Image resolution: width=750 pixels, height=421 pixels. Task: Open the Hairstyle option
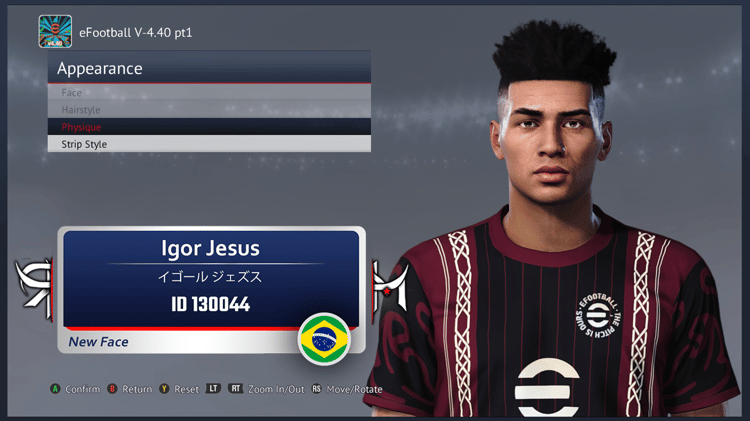point(209,110)
